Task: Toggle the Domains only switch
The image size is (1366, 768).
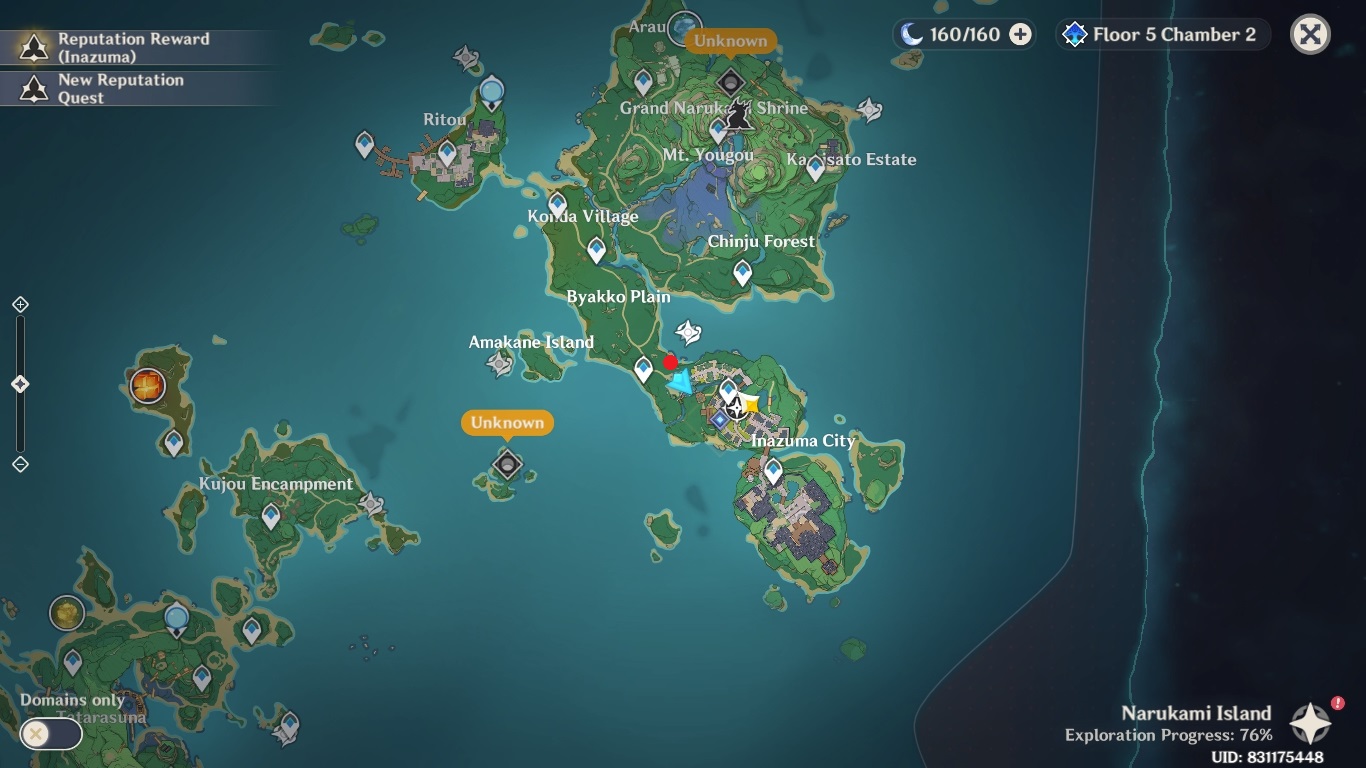Action: coord(50,734)
